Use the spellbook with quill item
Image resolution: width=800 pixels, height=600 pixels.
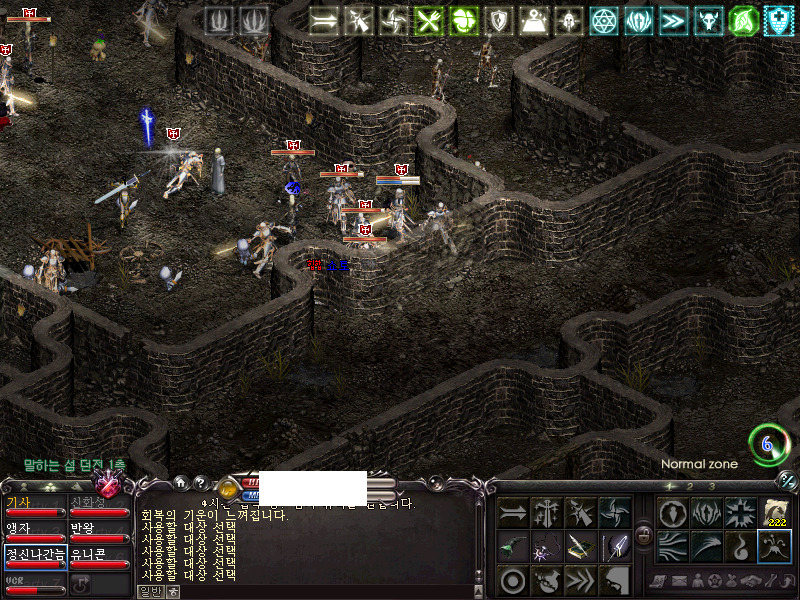[582, 547]
